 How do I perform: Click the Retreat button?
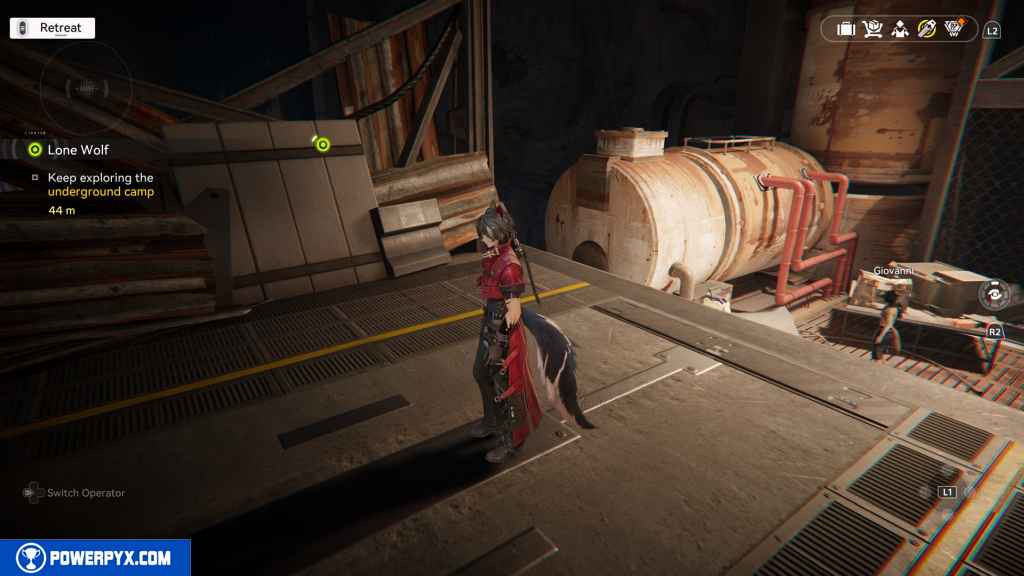coord(52,28)
